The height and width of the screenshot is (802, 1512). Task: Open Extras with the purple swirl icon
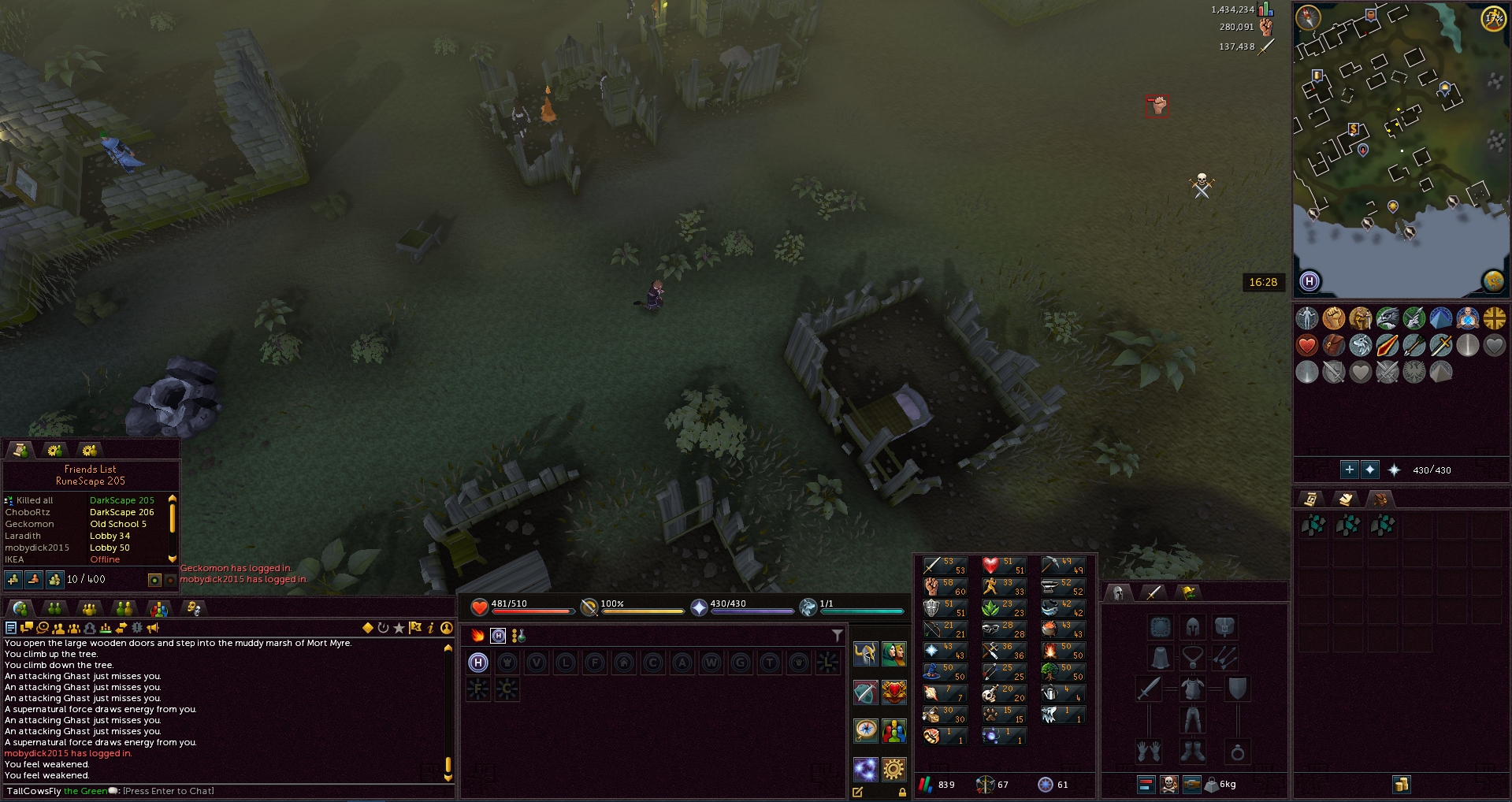(x=866, y=770)
